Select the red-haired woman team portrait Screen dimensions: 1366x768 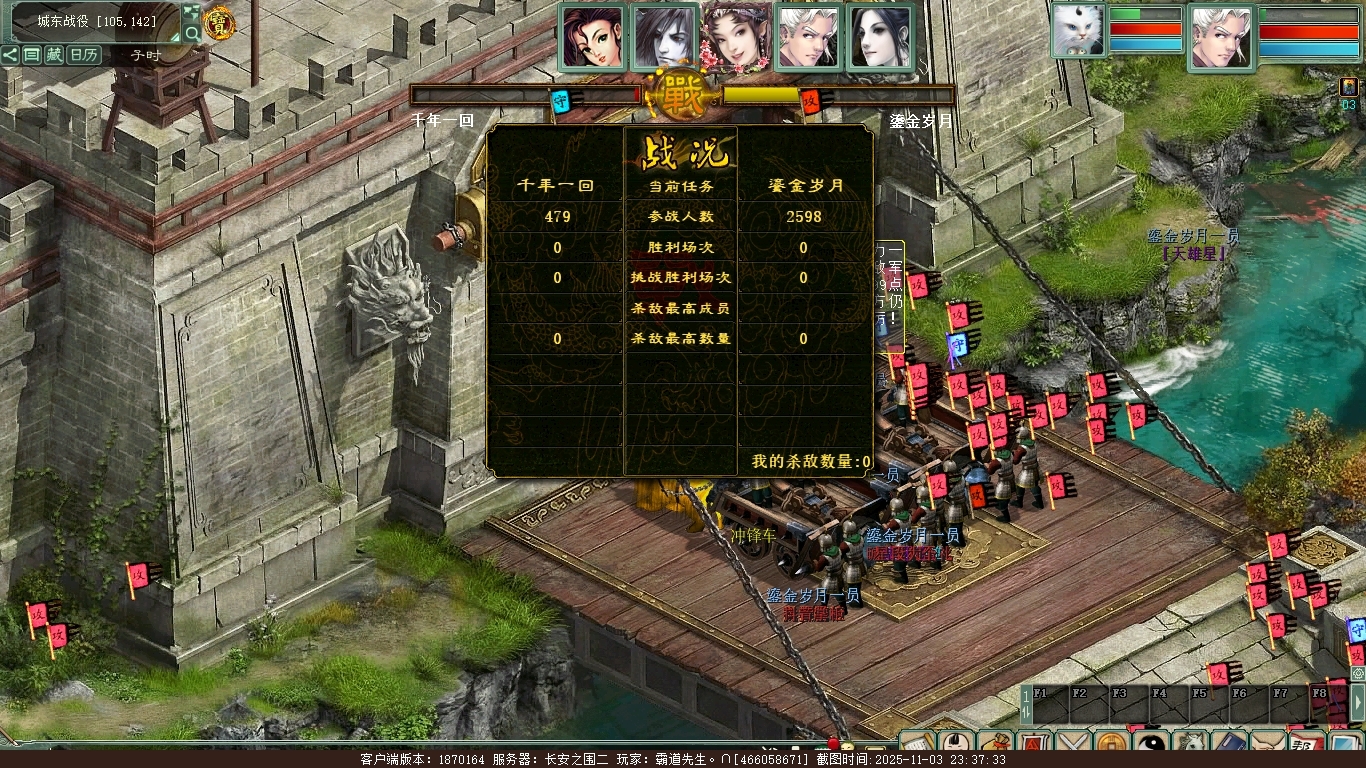[x=593, y=37]
